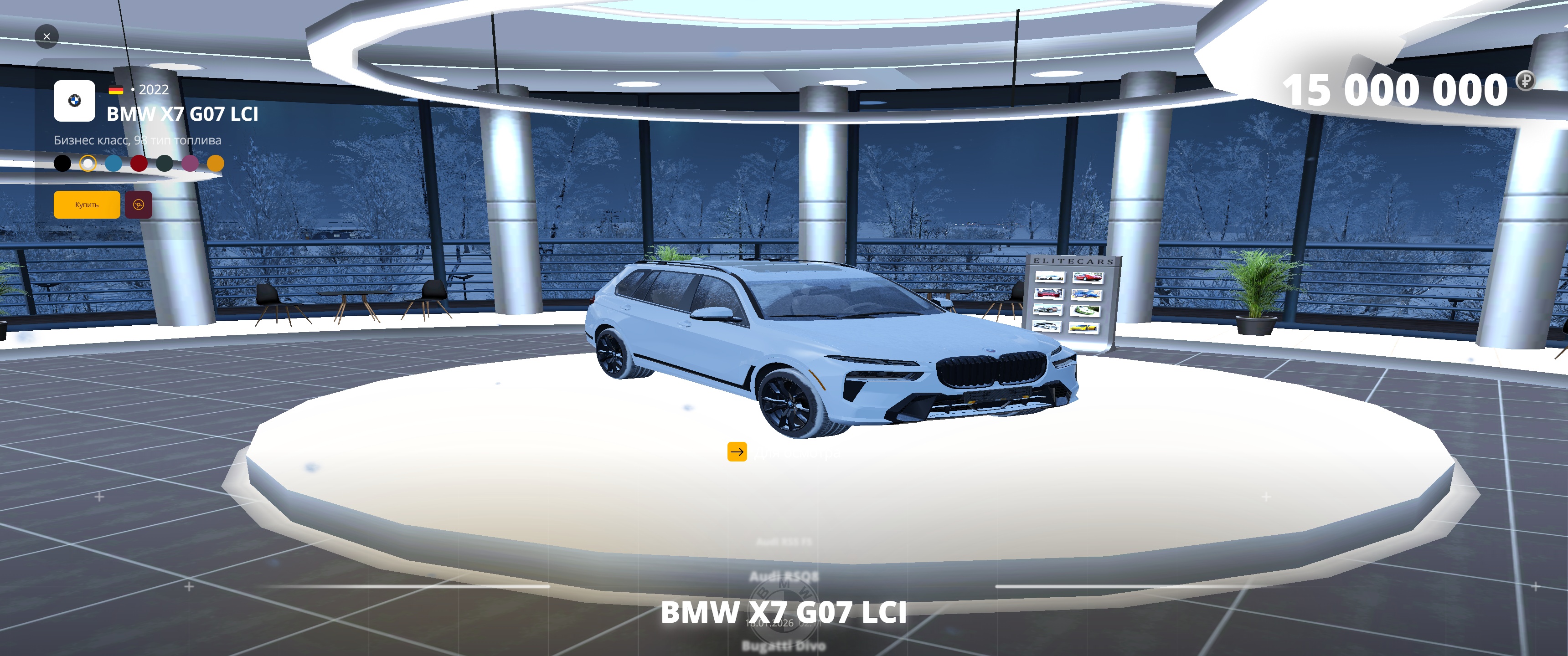Switch to the Audi RSQ8 in the list
This screenshot has height=656, width=1568.
click(784, 576)
